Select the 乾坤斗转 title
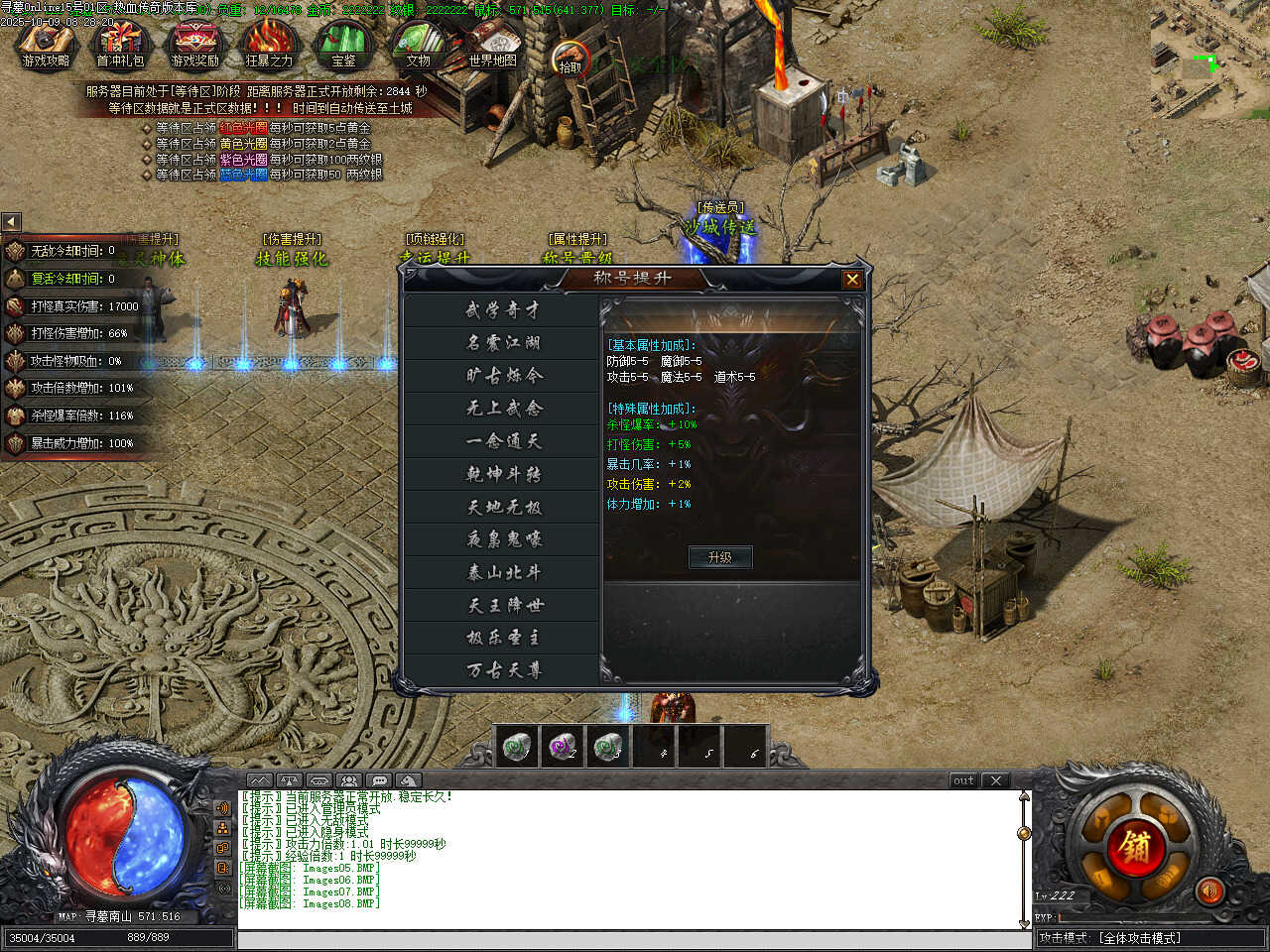This screenshot has height=952, width=1270. 503,474
